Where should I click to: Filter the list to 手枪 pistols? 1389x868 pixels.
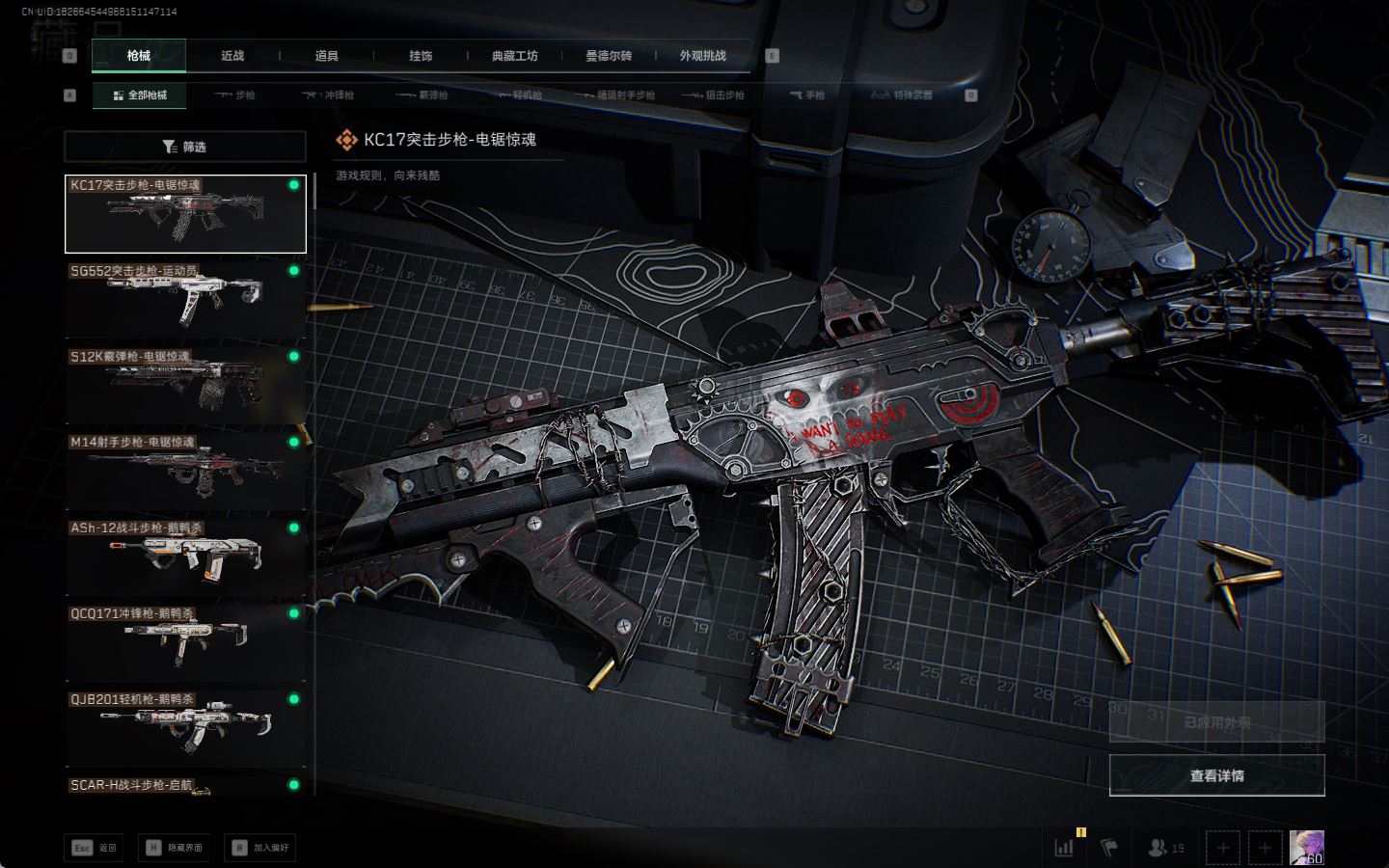click(807, 95)
